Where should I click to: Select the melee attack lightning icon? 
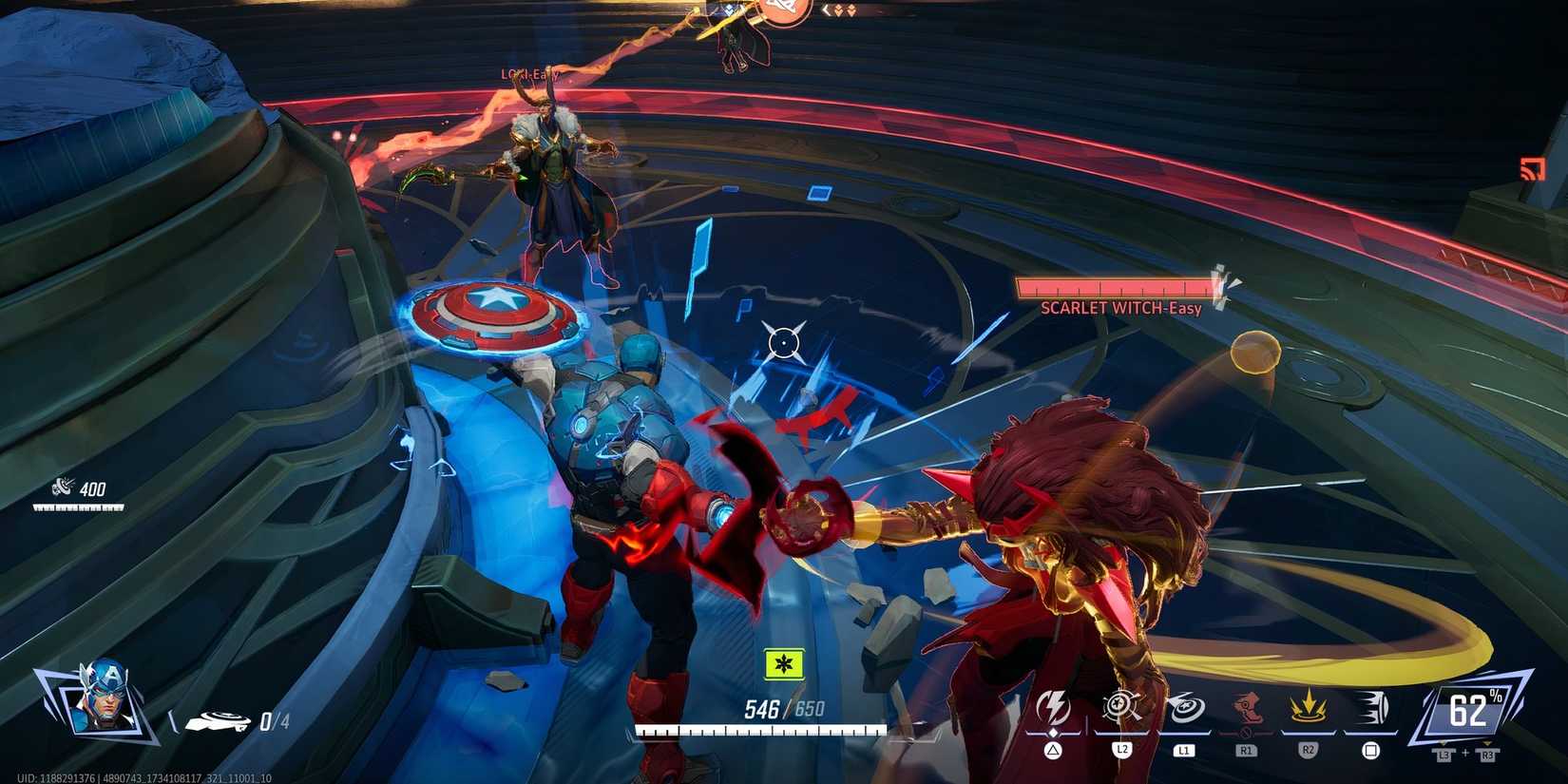(x=1054, y=705)
